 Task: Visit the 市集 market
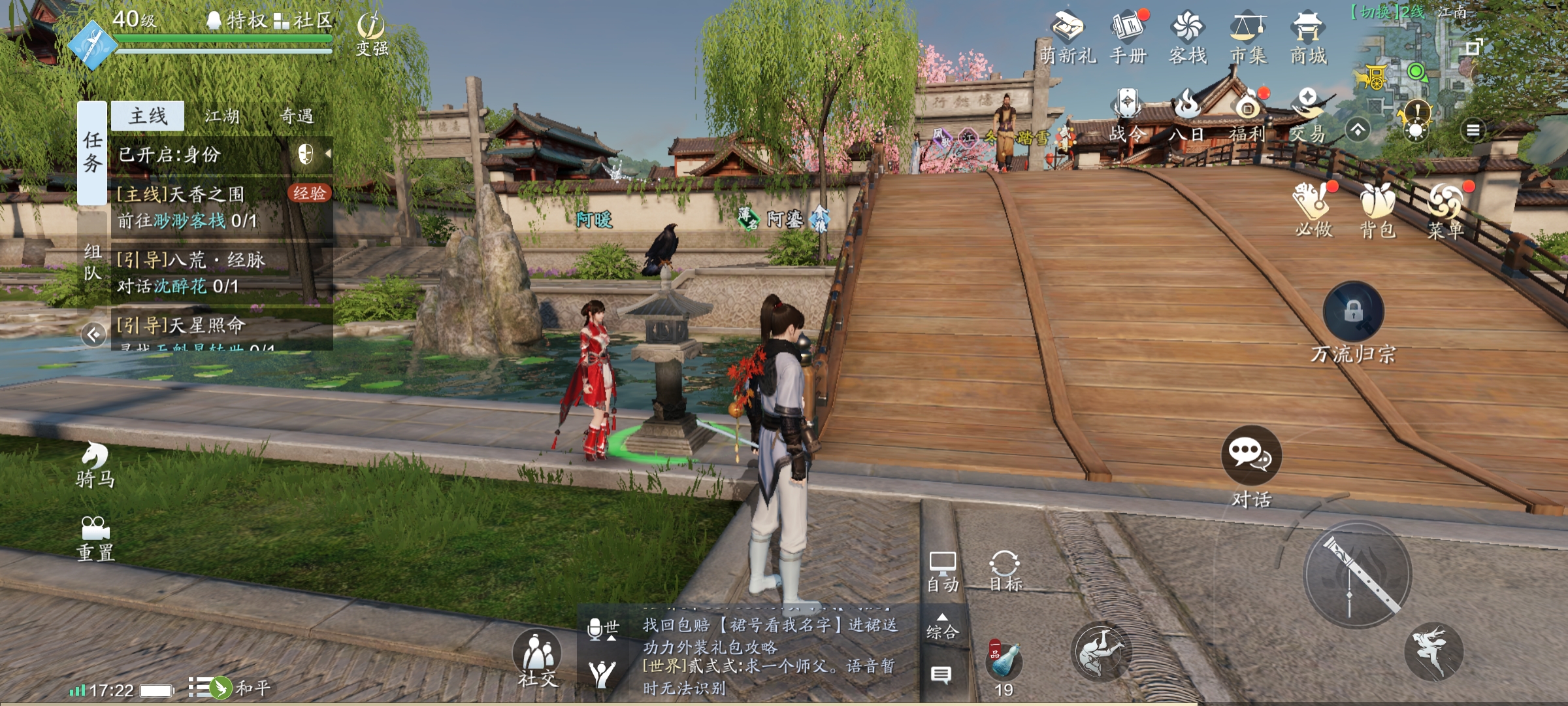[x=1249, y=38]
